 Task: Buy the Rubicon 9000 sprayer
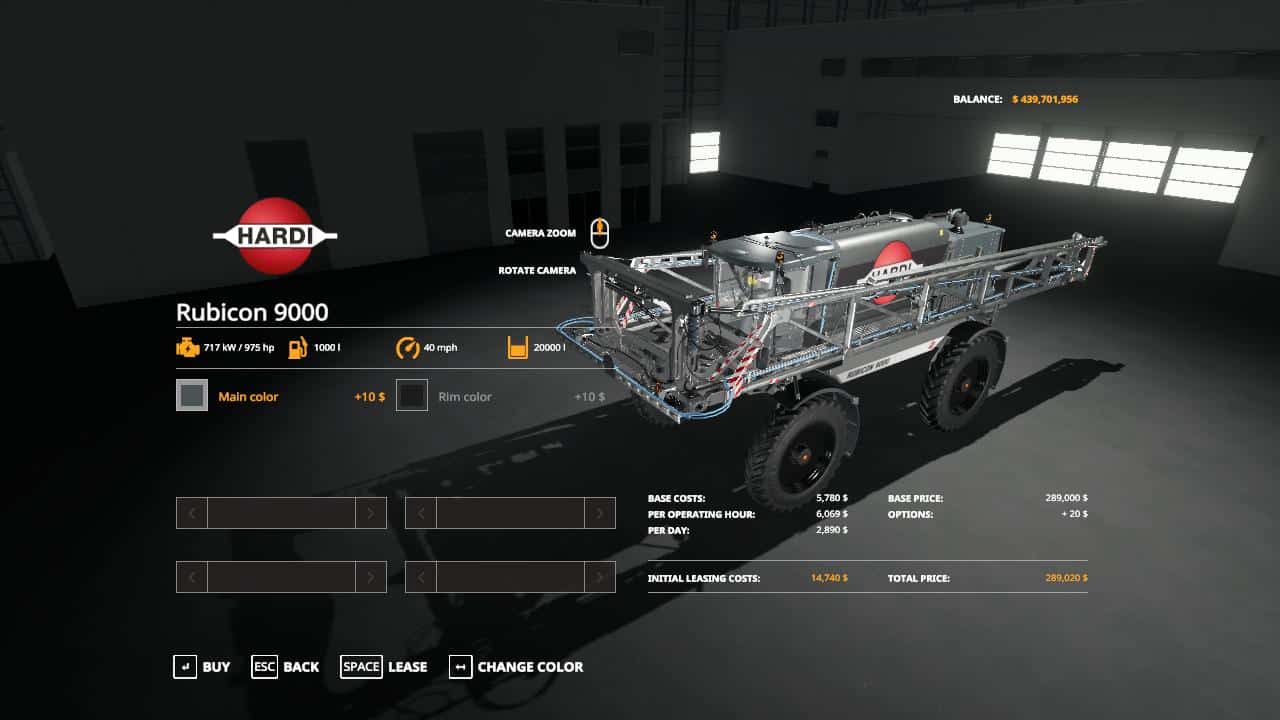201,667
